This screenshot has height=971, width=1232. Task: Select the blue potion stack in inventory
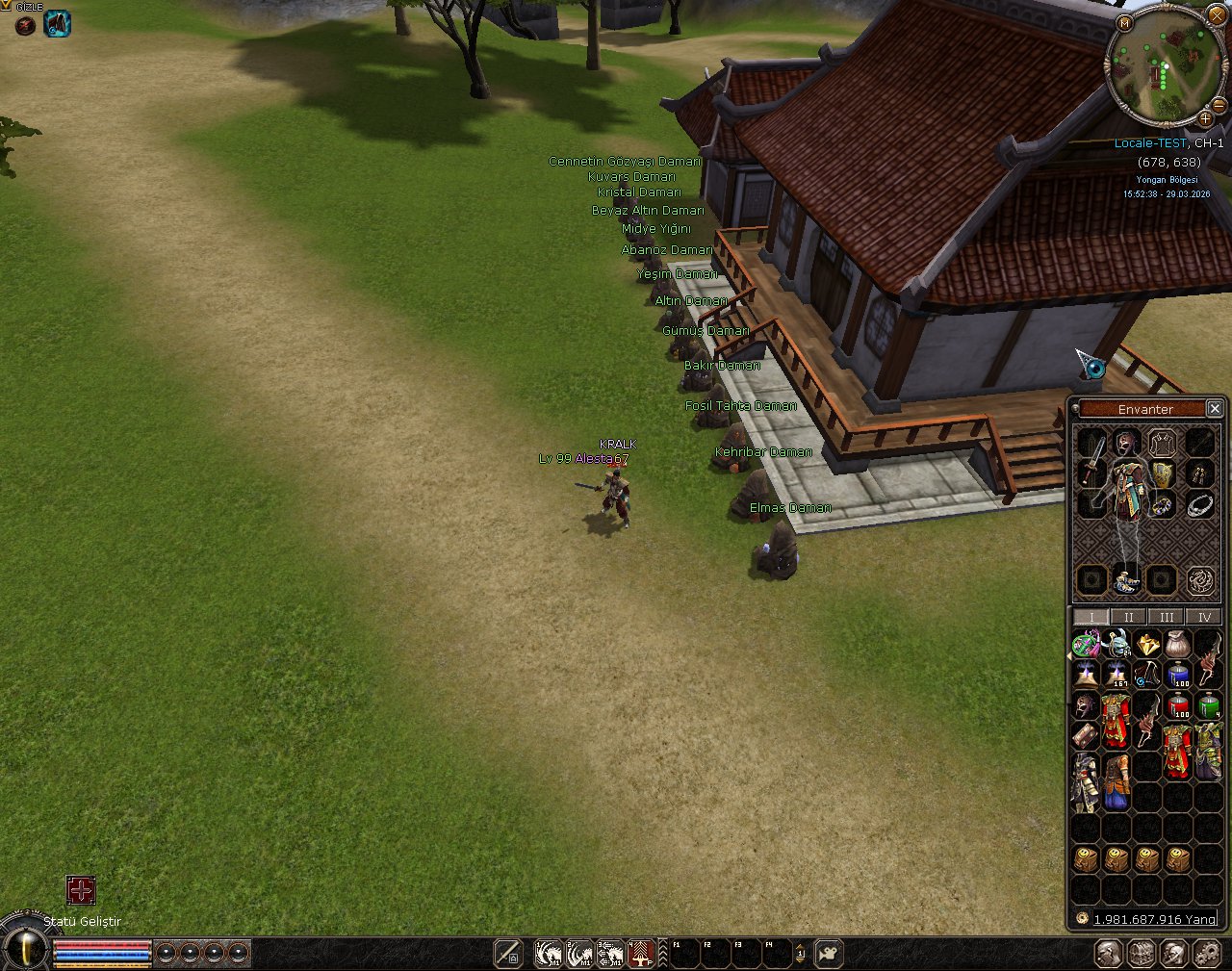pyautogui.click(x=1178, y=675)
